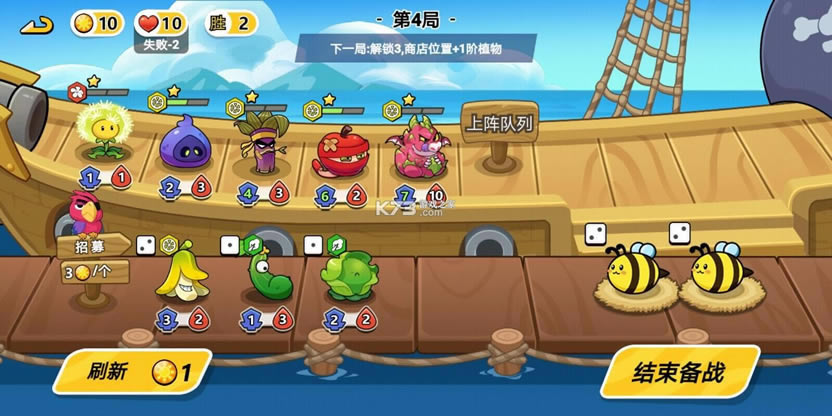This screenshot has width=832, height=416.
Task: Pick the pink dragon fruit plant
Action: (x=417, y=147)
